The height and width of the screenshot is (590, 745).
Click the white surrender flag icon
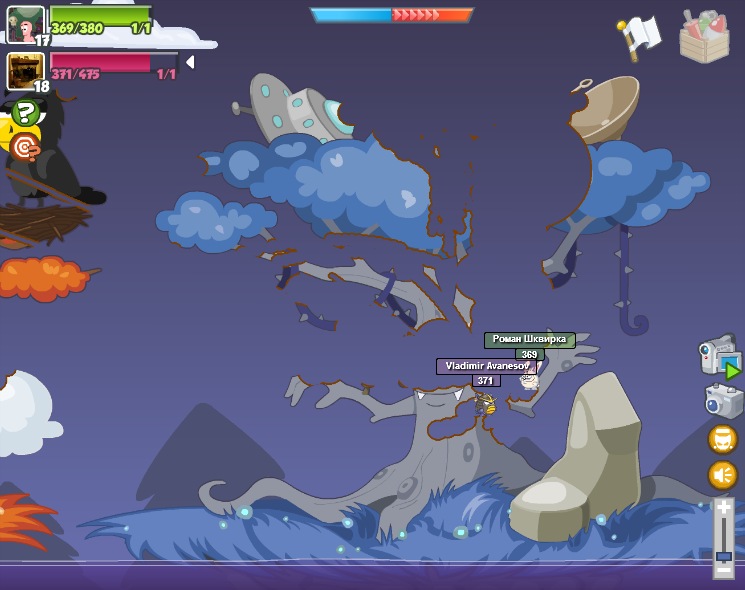(x=641, y=34)
